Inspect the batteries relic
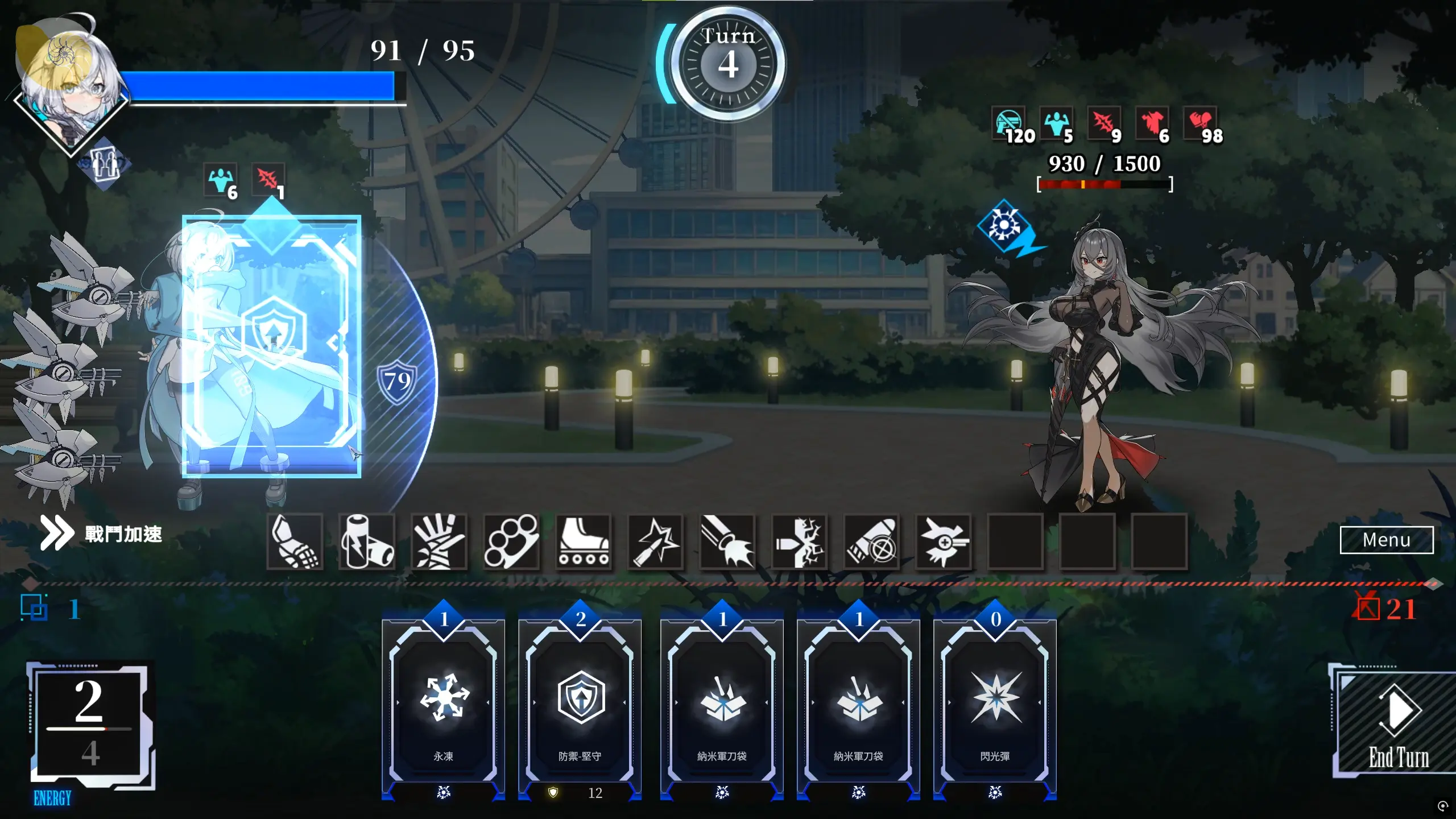This screenshot has height=819, width=1456. (x=367, y=541)
